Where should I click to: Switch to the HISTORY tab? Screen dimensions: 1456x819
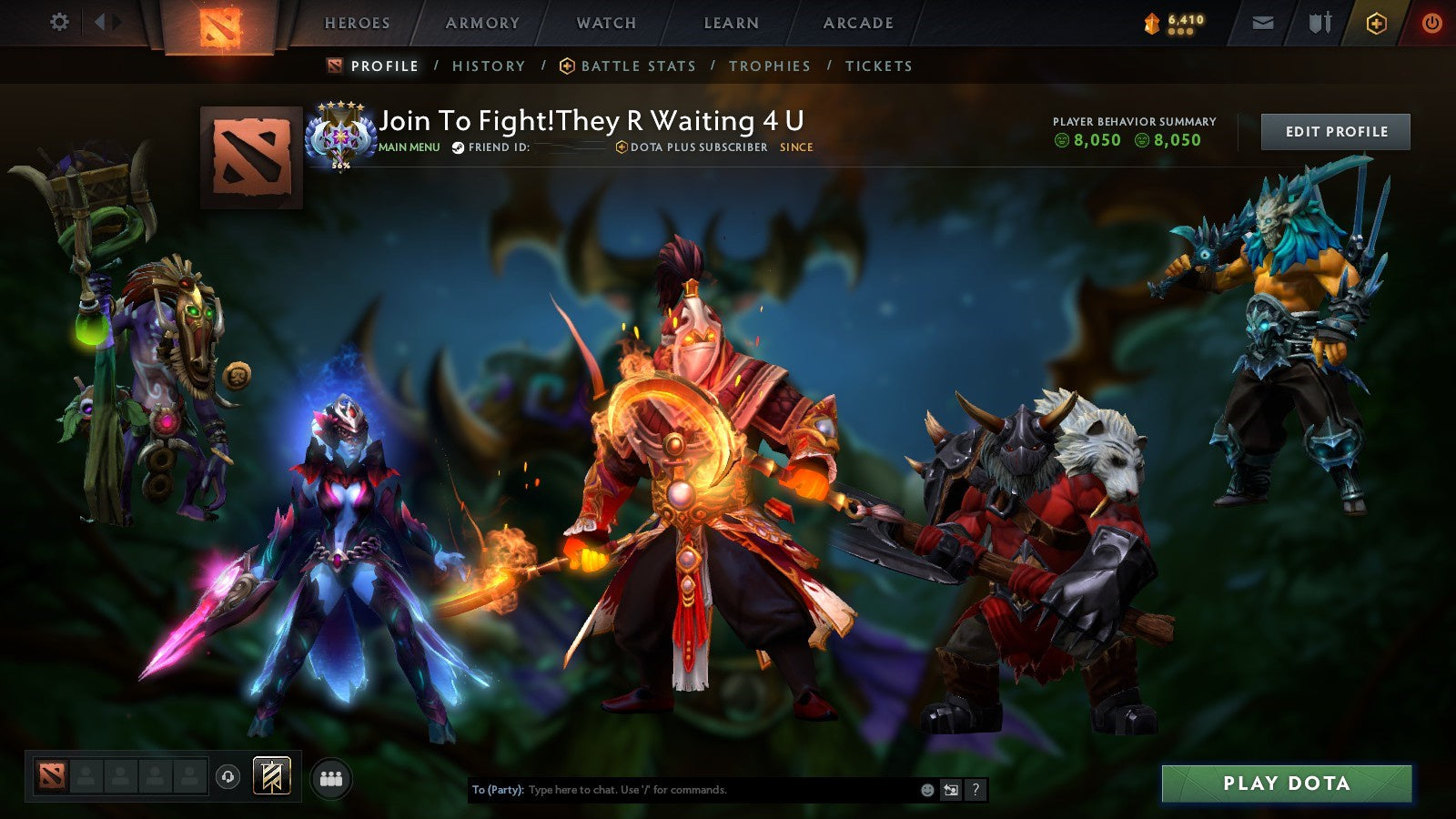click(490, 66)
